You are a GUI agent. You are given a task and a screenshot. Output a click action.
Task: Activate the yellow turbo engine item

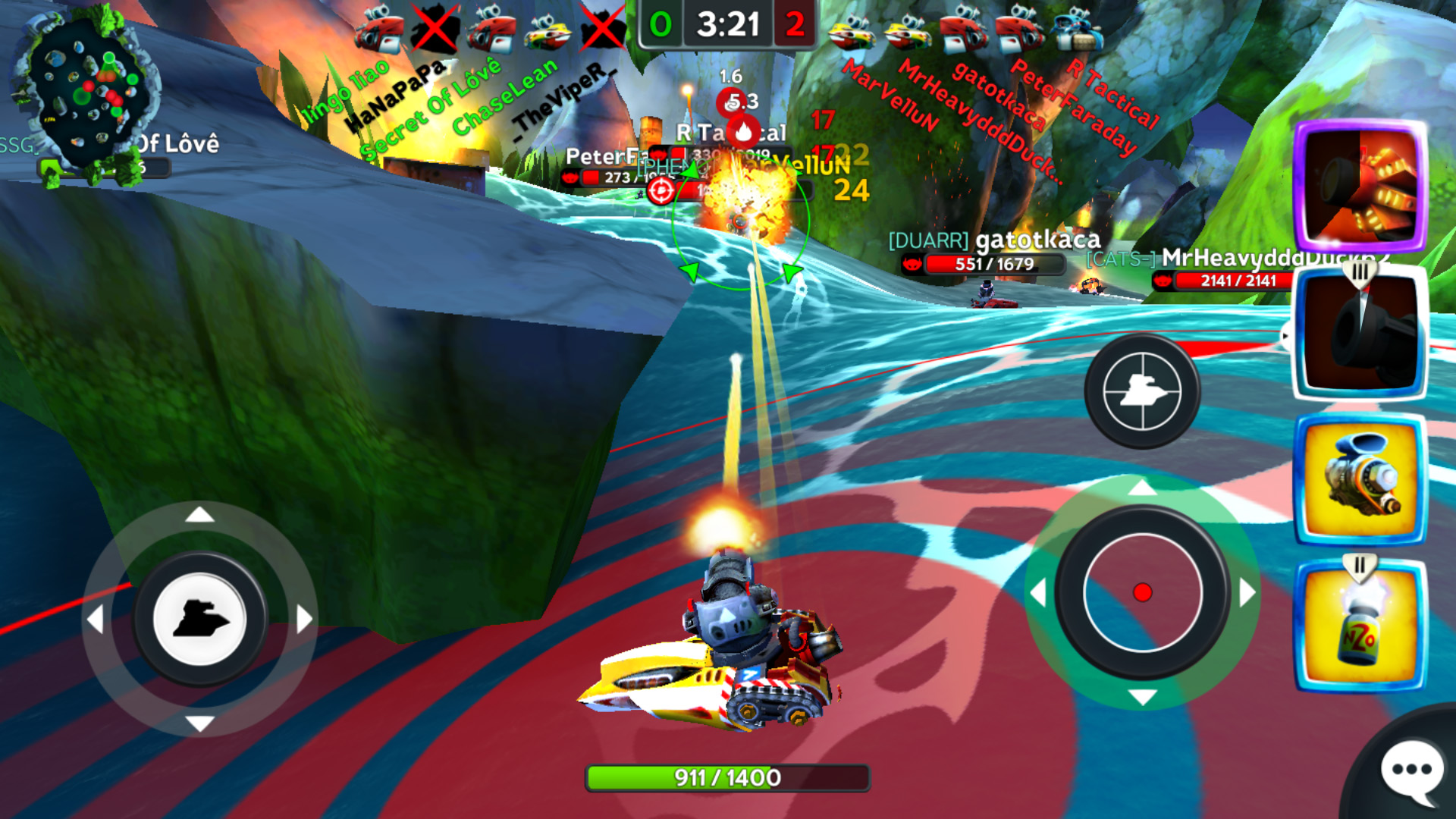pos(1360,479)
